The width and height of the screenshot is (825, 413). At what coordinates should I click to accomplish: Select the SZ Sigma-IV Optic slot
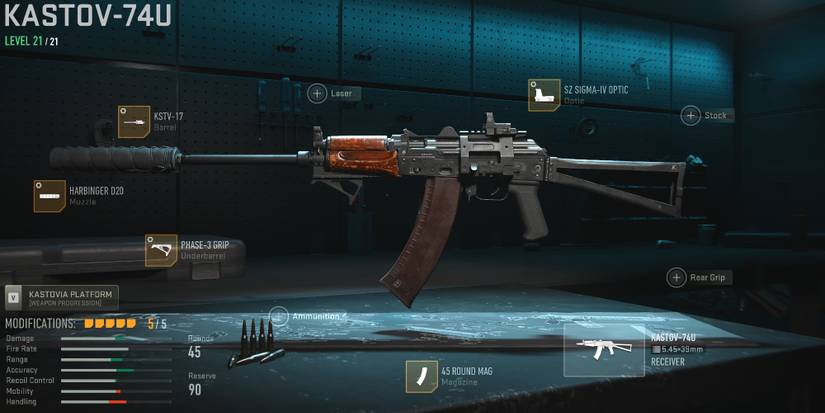click(544, 95)
